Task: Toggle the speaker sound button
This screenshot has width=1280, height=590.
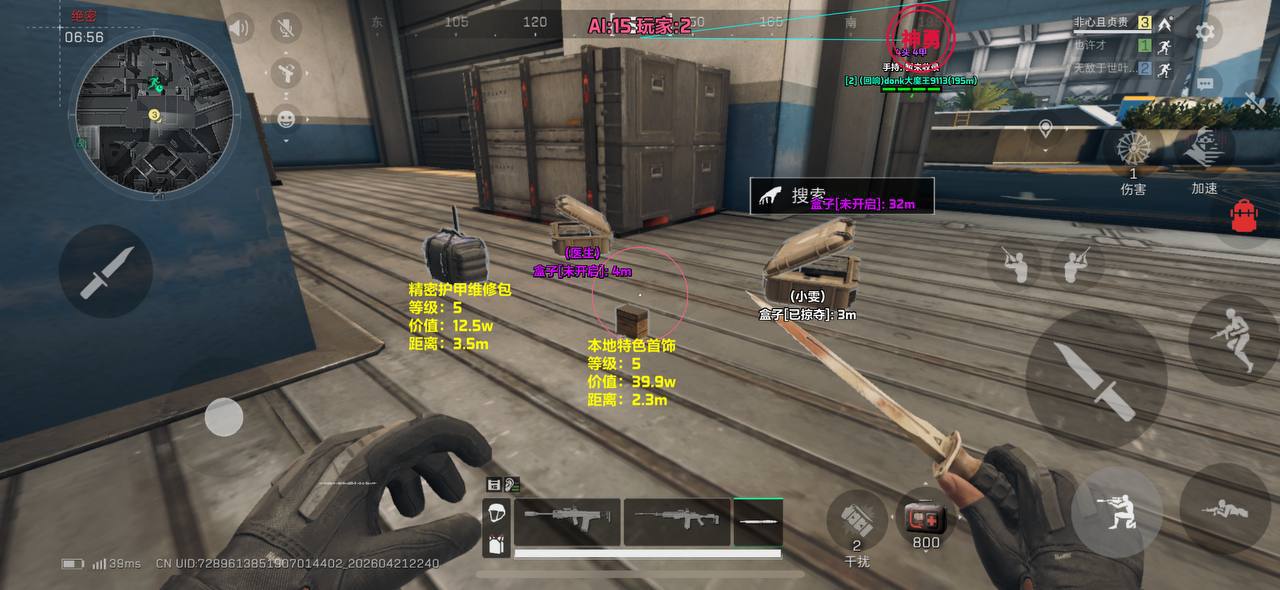Action: click(x=238, y=28)
